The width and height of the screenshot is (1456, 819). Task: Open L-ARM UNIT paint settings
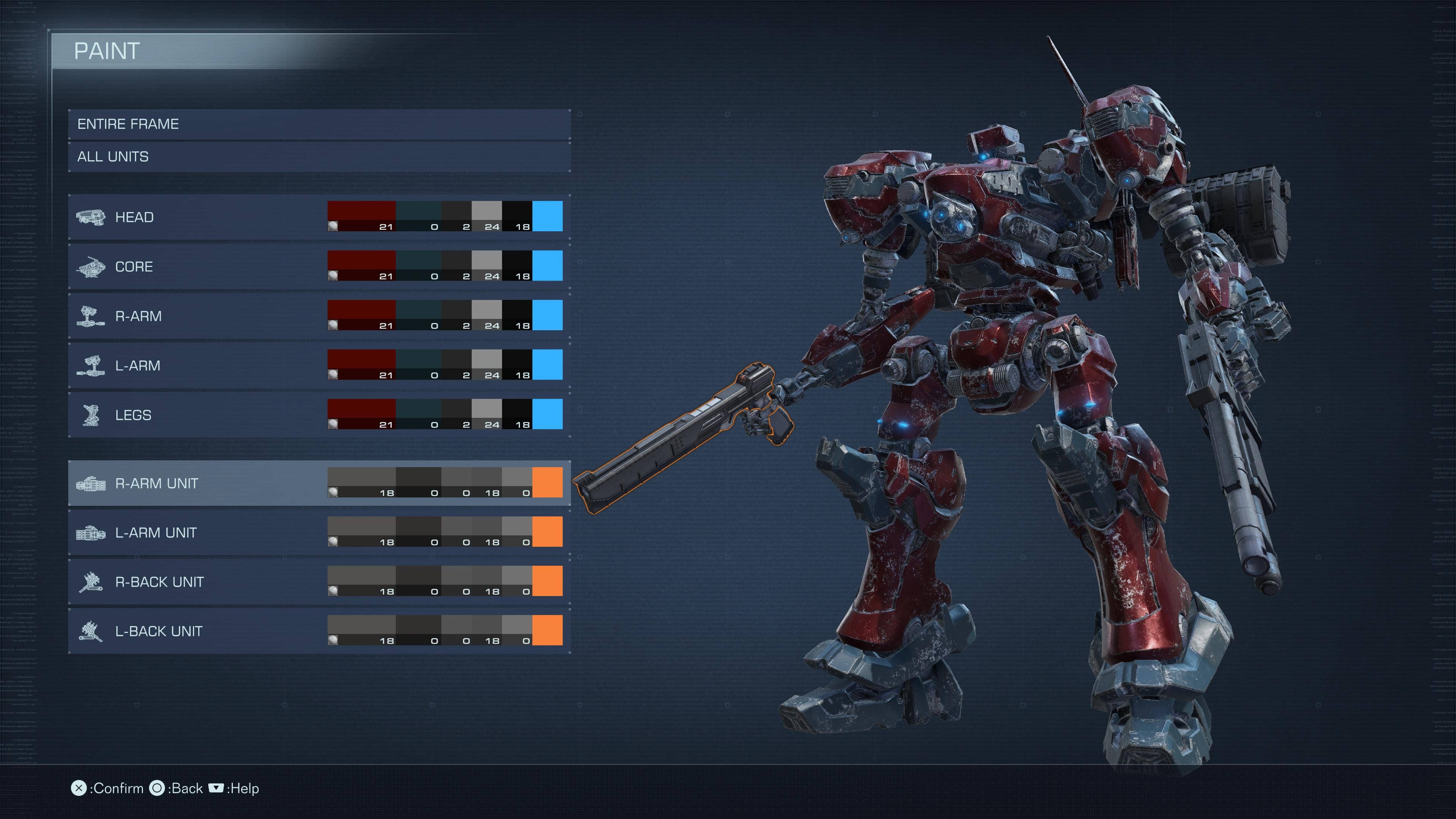point(198,532)
